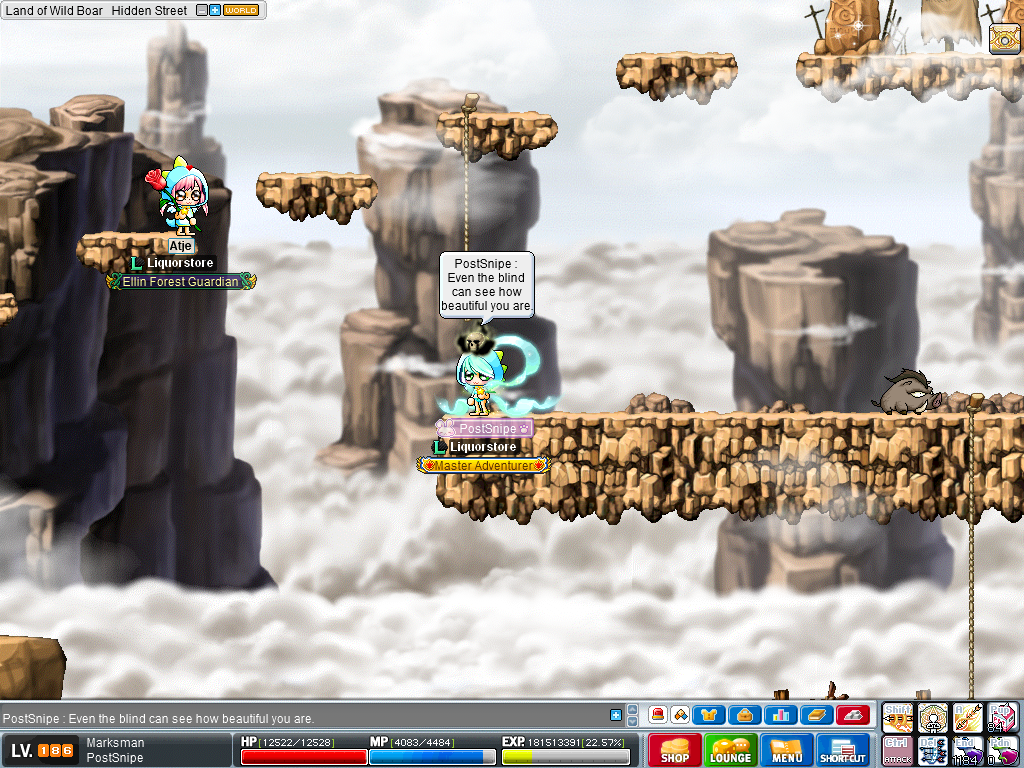
Task: Open the skill book icon window
Action: tap(814, 715)
